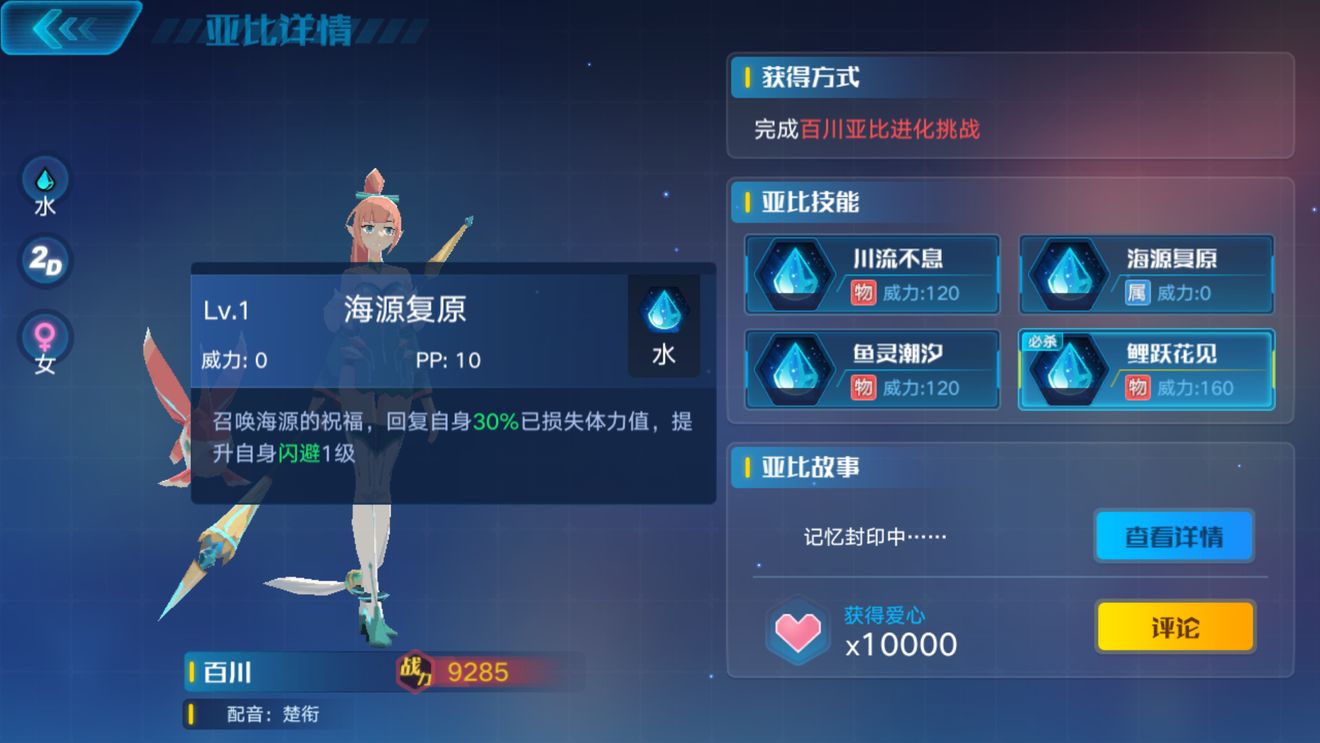Click the character name label 百川
Viewport: 1320px width, 743px height.
coord(228,672)
